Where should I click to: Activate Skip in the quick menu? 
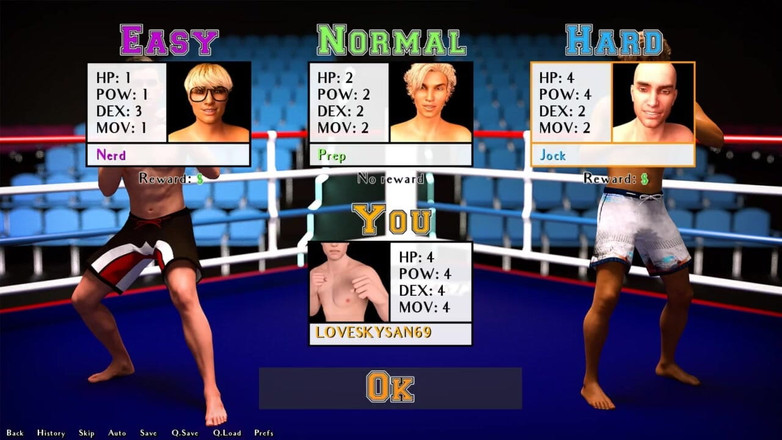pyautogui.click(x=87, y=433)
